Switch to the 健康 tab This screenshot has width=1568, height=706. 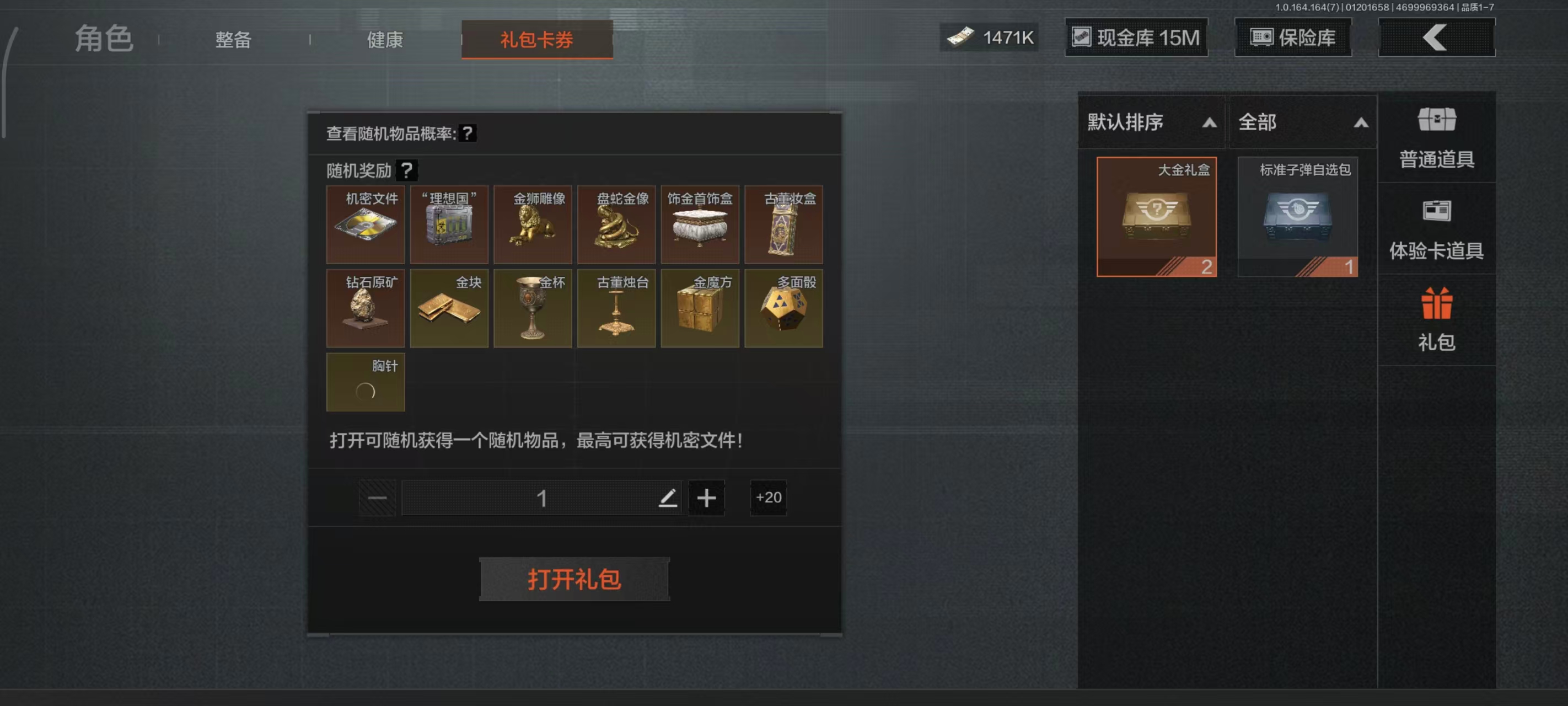[x=385, y=40]
